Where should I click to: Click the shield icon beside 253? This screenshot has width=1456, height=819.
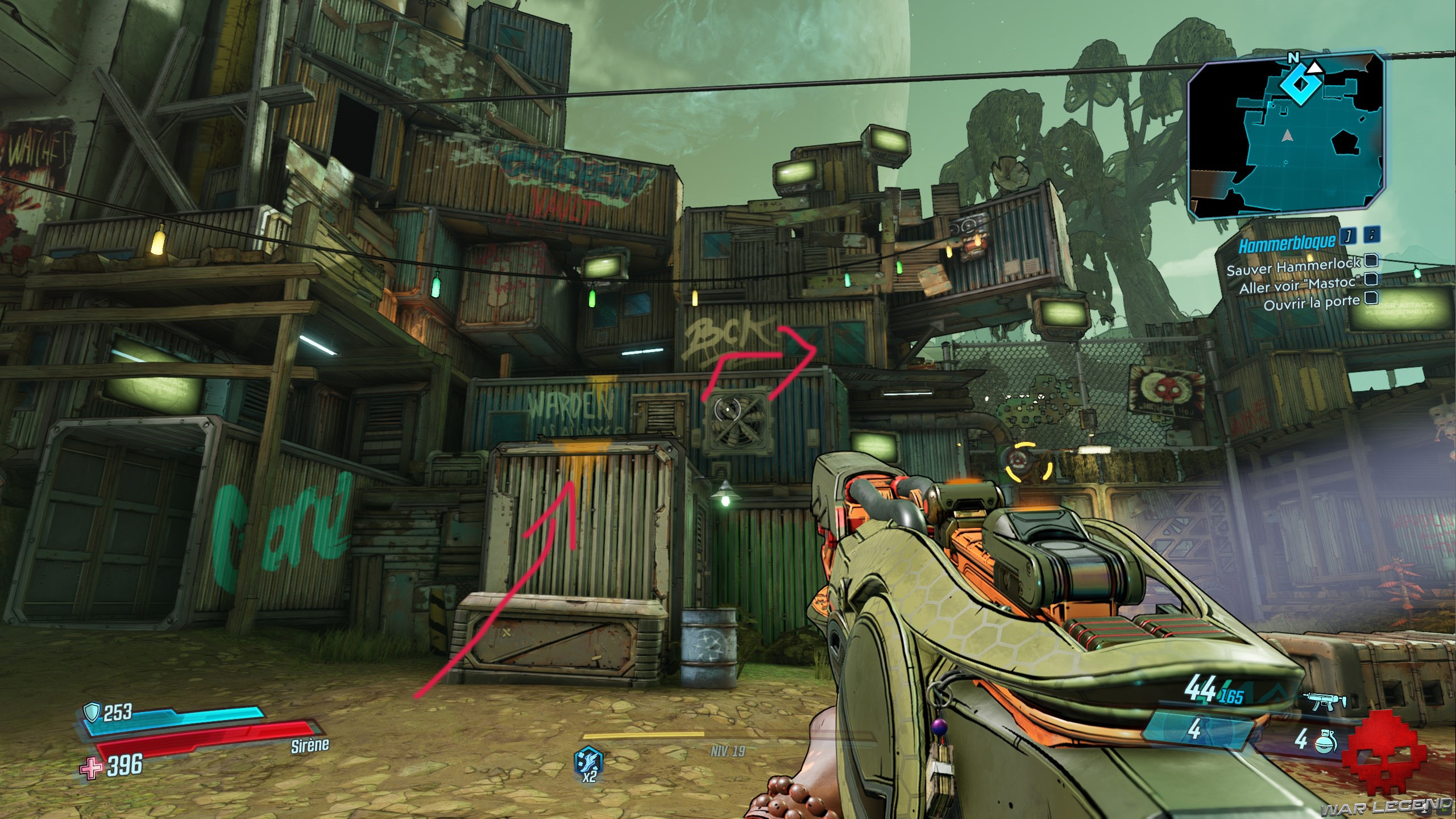point(91,711)
